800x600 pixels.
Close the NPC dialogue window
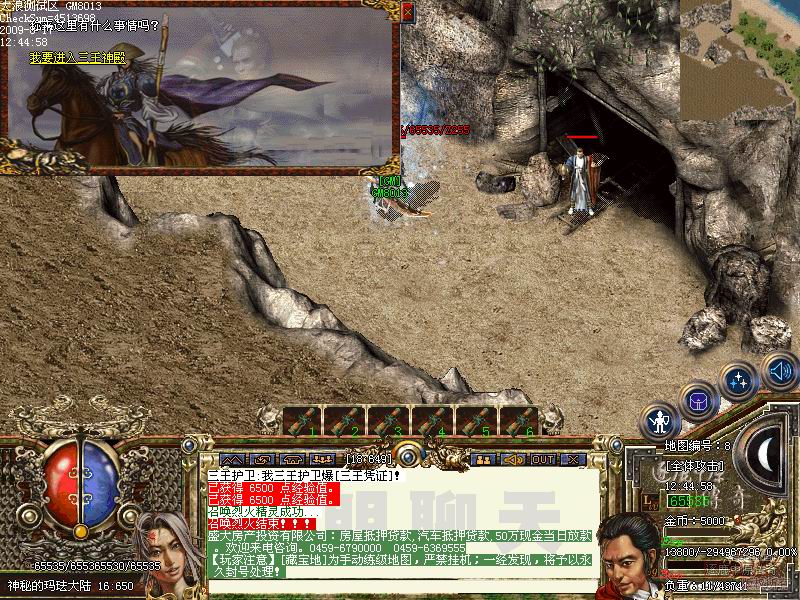click(x=406, y=12)
